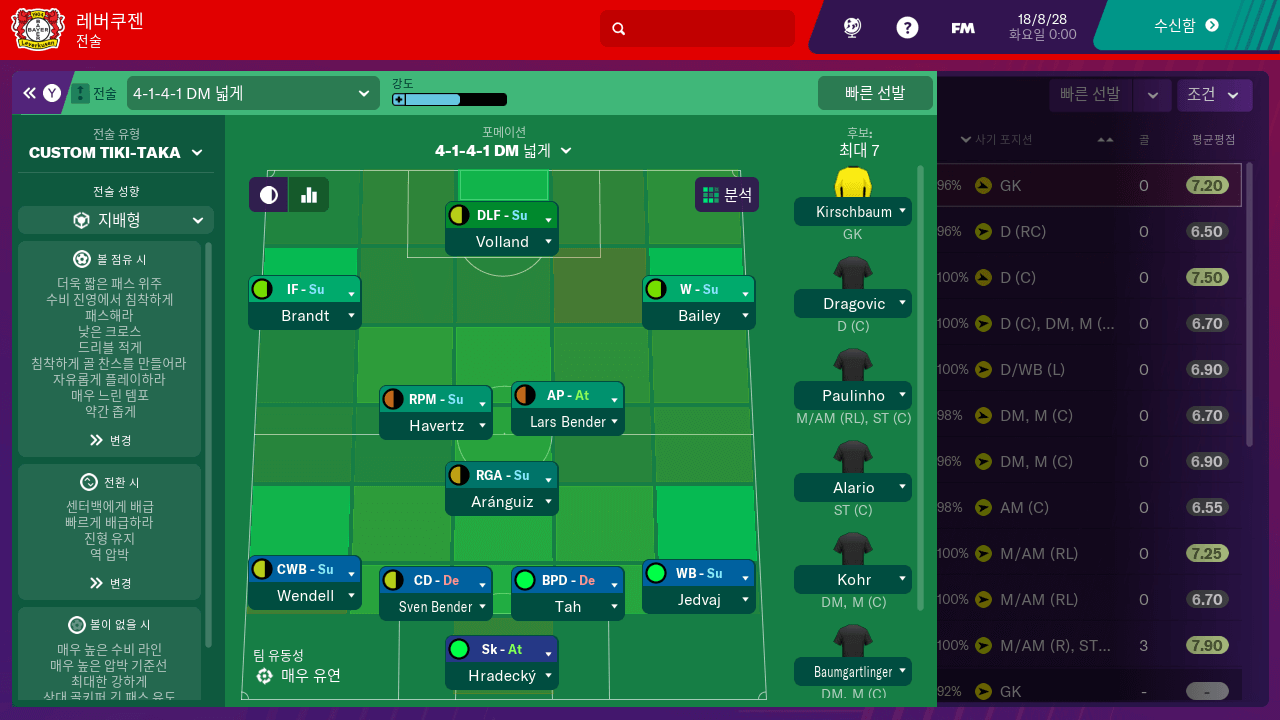Open the 팀 유동성 team fluidity setting

point(297,675)
